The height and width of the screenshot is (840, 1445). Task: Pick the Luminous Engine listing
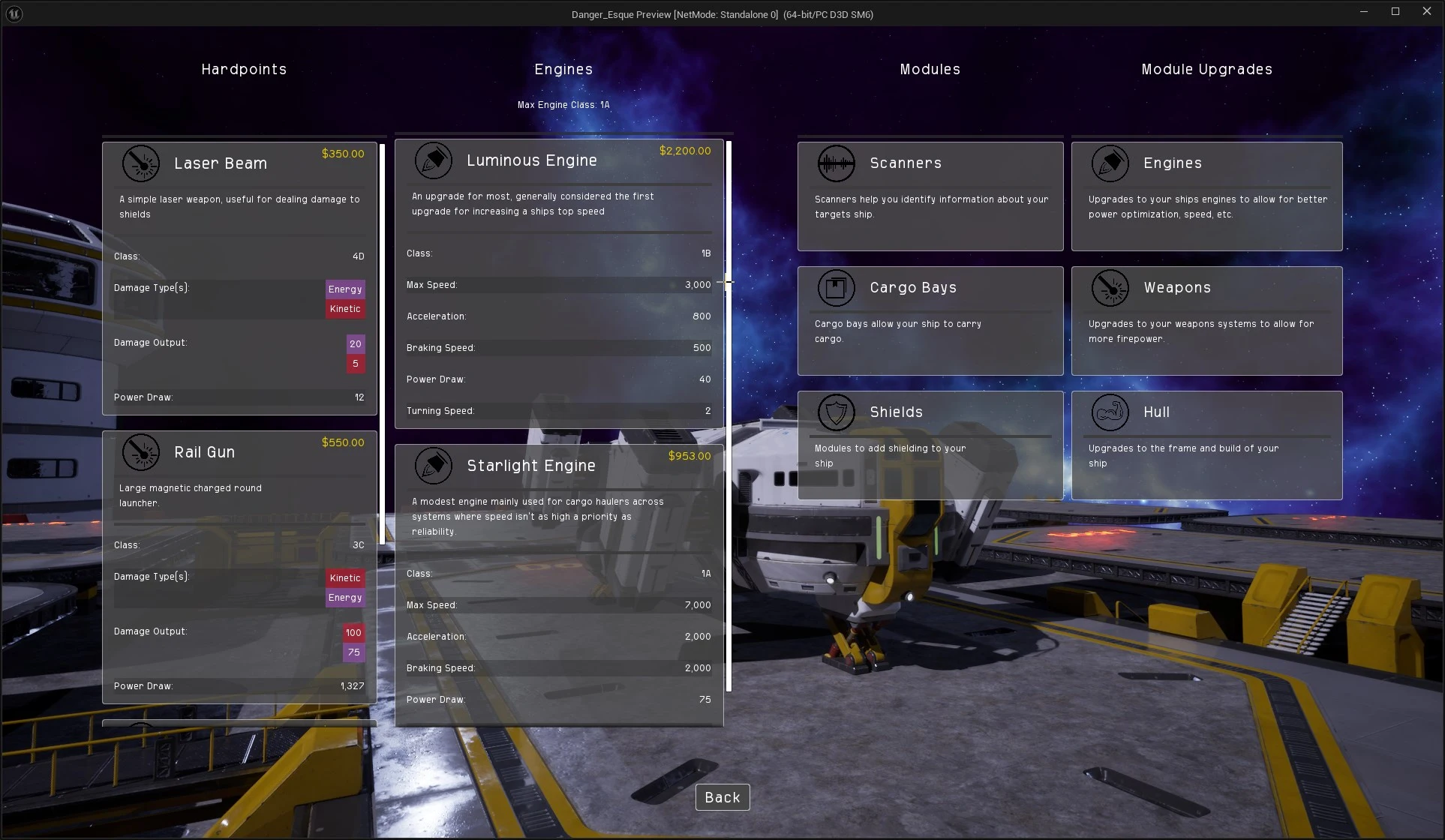[x=559, y=283]
